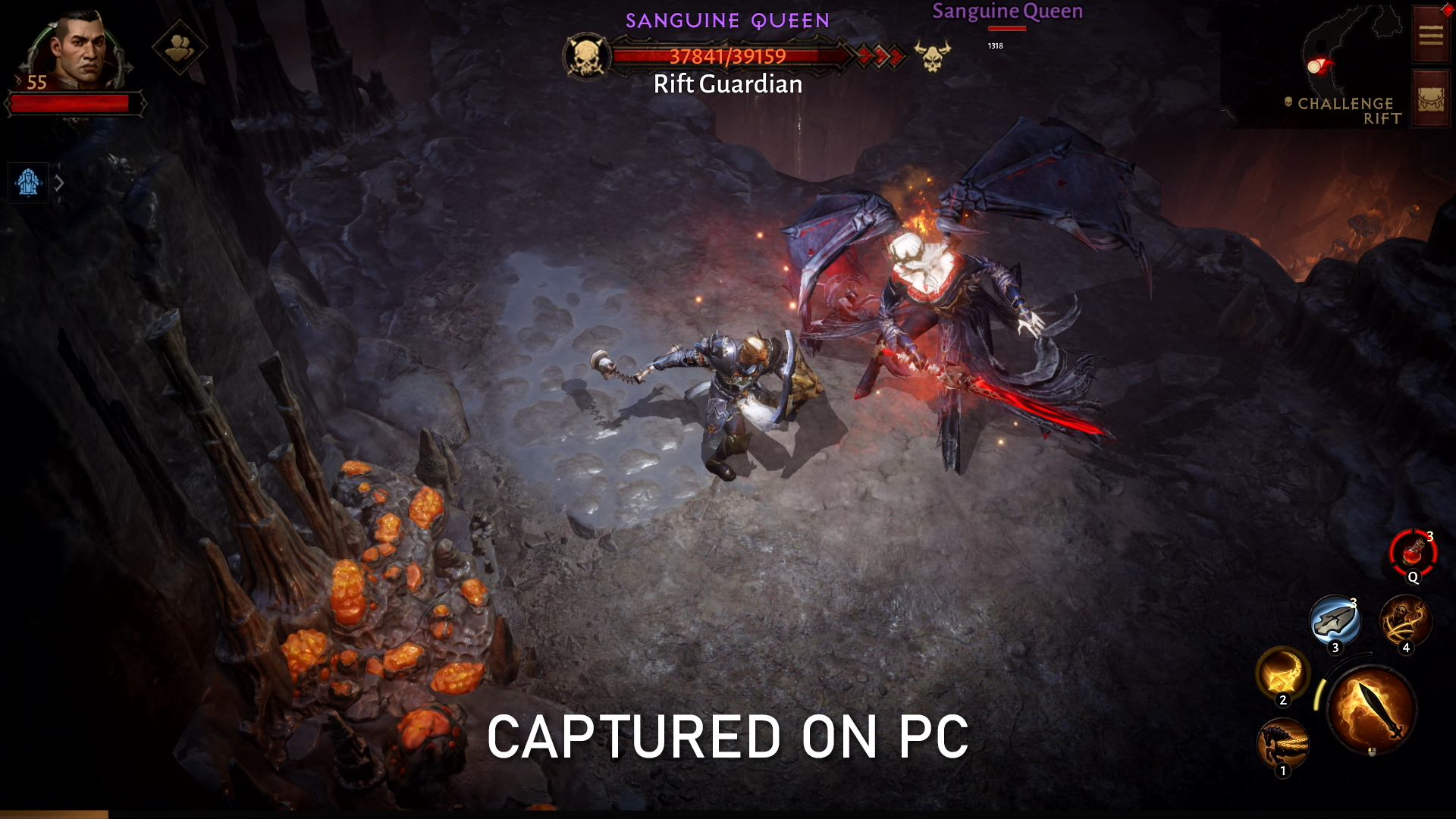
Task: Click the blue buff icon on the left
Action: (x=29, y=182)
